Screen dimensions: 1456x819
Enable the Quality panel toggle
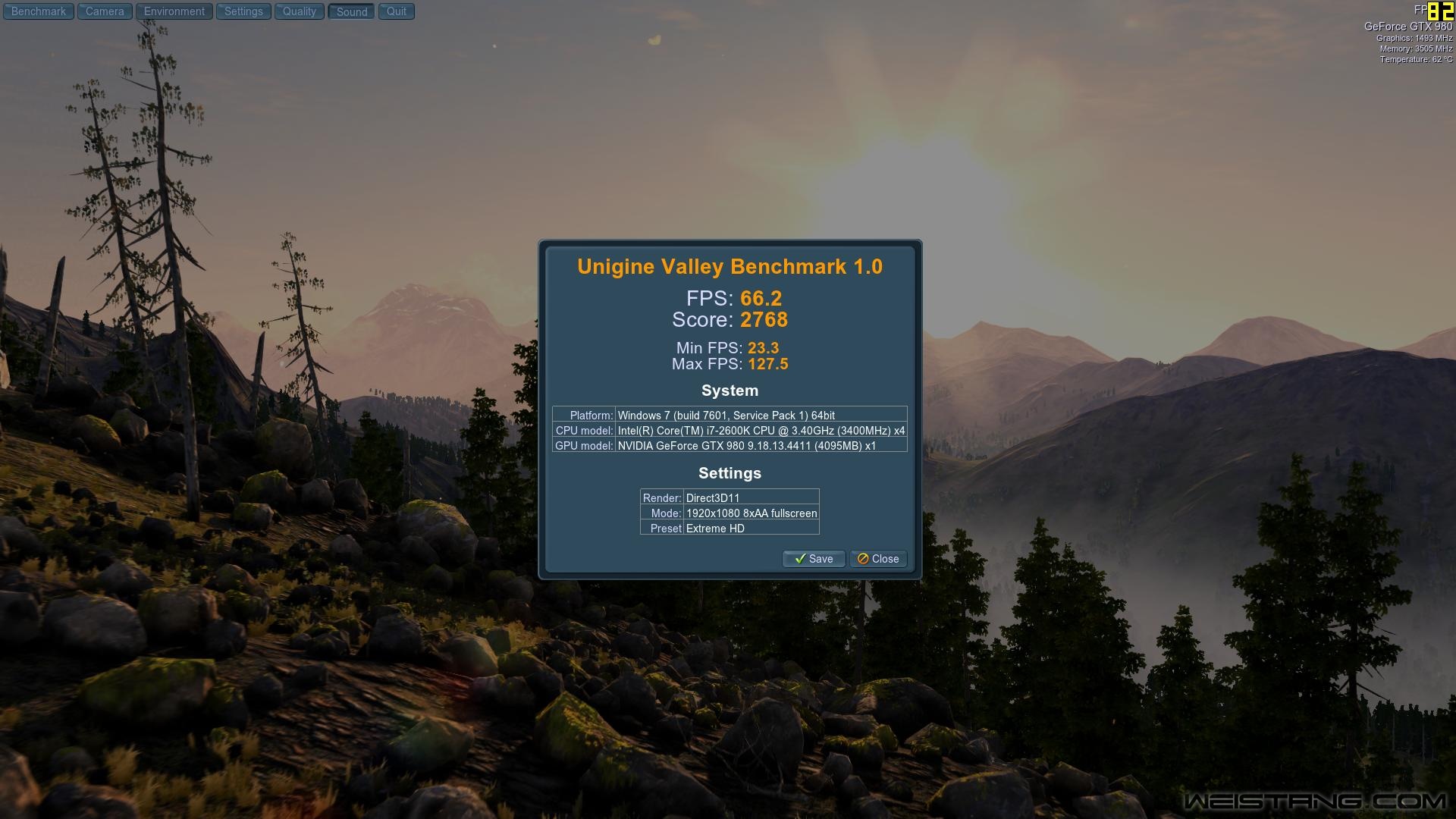[x=299, y=11]
